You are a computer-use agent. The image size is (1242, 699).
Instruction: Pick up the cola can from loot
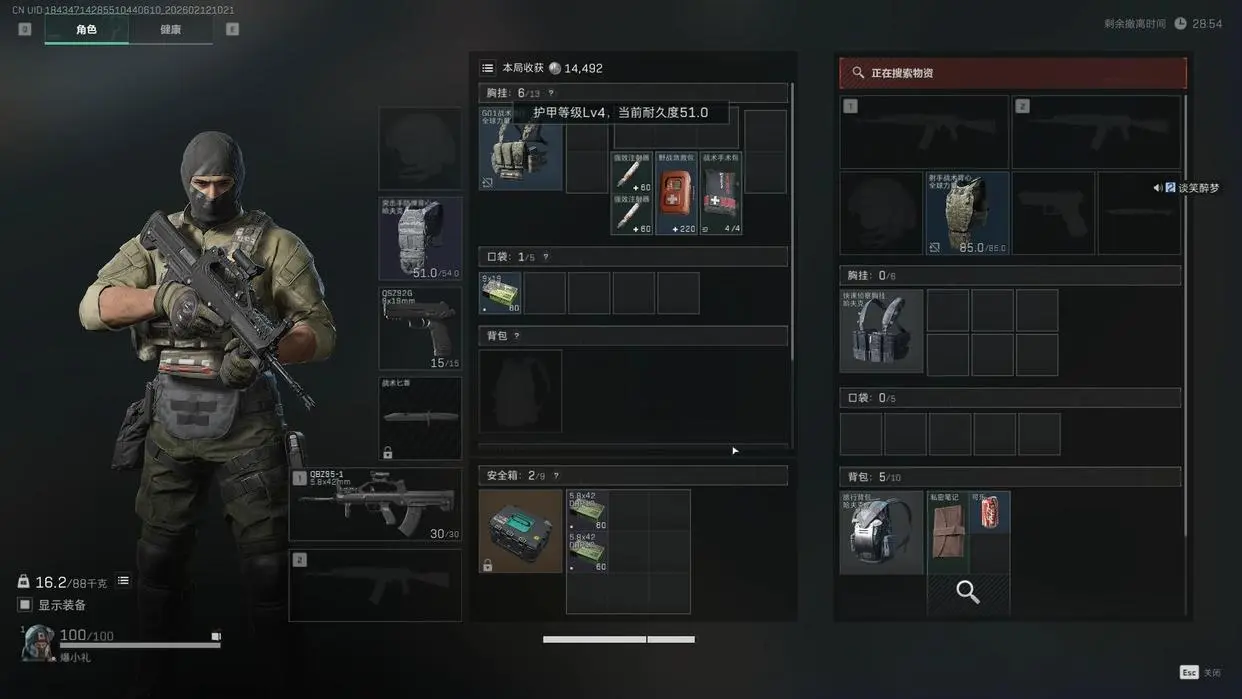[x=990, y=511]
